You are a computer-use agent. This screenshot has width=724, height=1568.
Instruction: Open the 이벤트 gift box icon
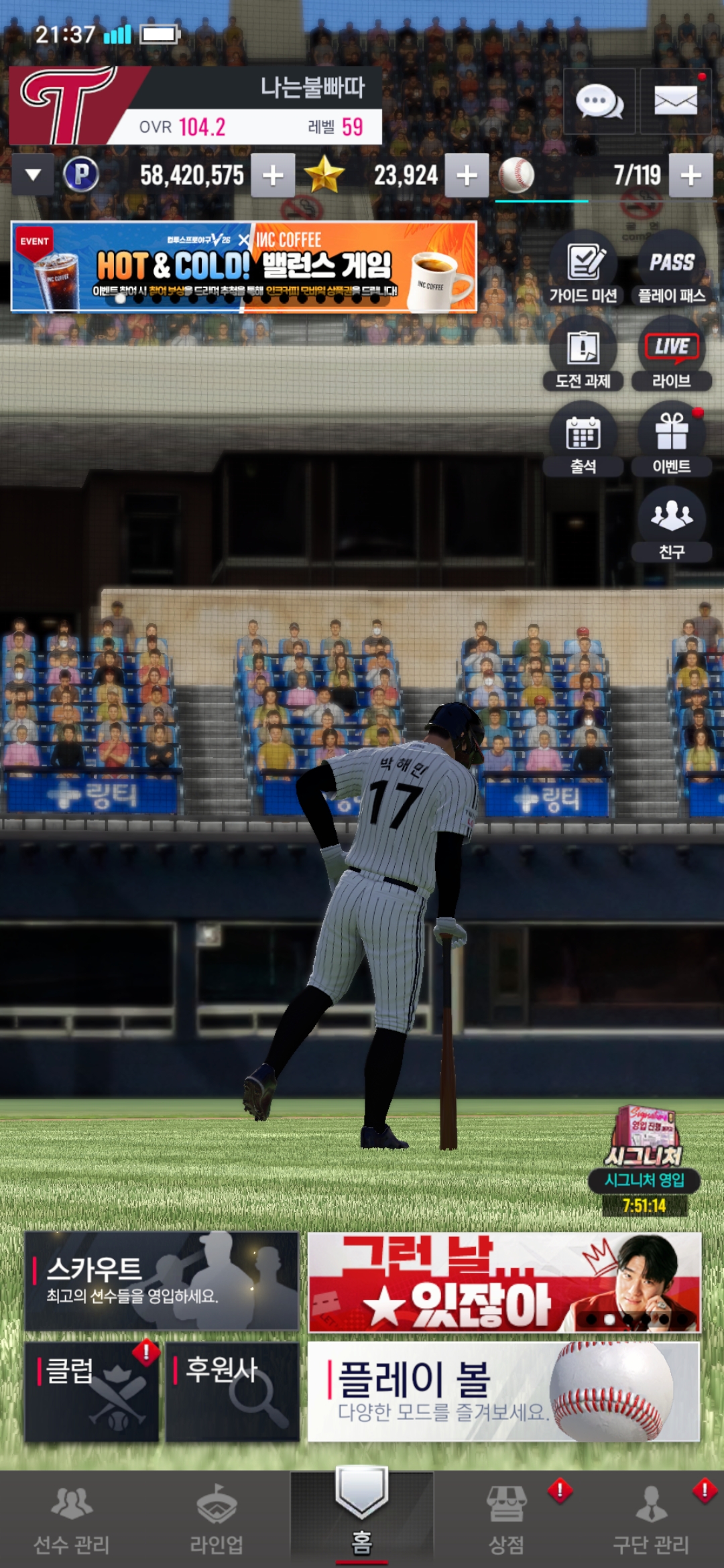coord(671,440)
